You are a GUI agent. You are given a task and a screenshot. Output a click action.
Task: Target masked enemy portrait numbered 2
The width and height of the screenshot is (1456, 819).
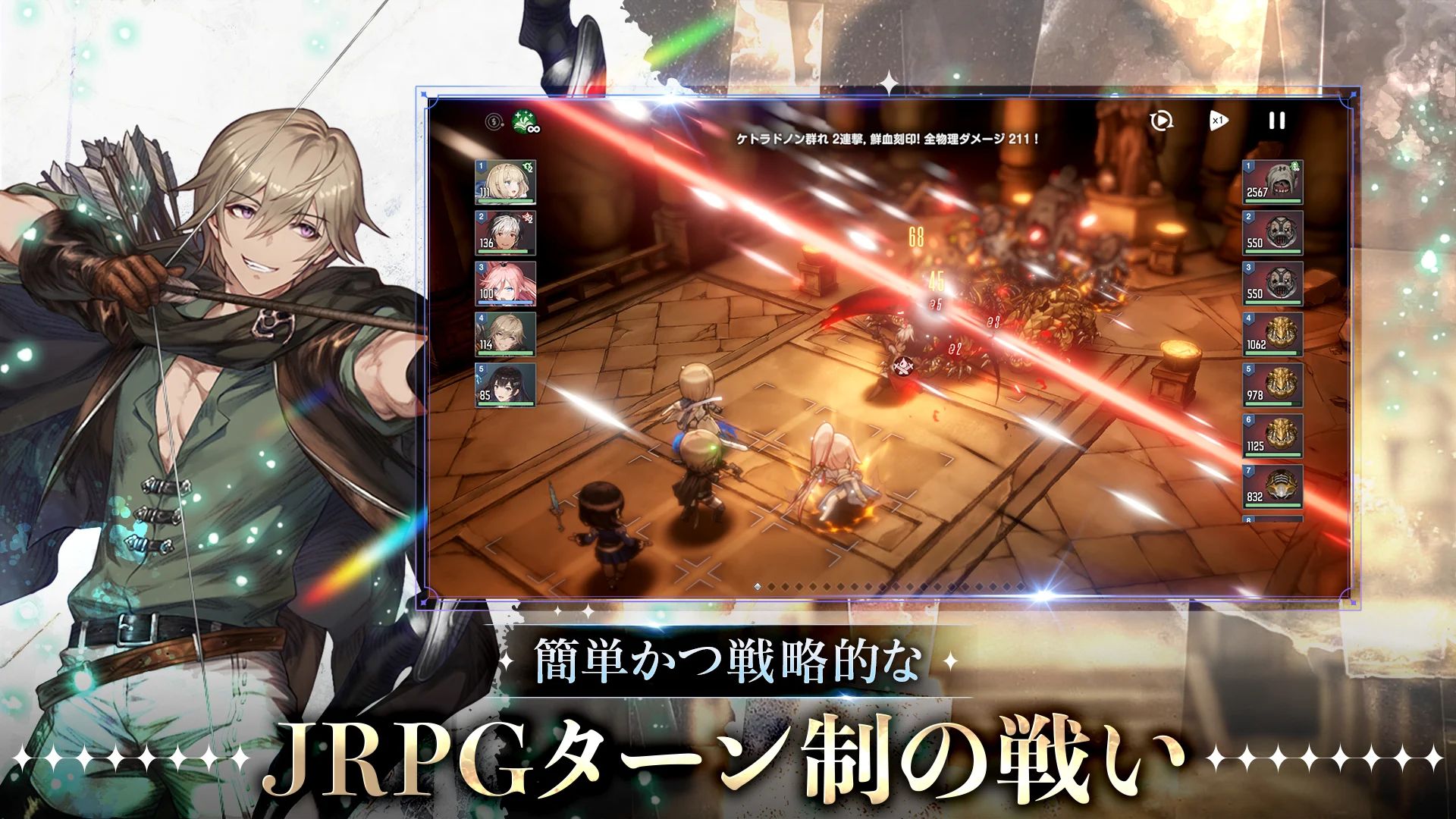click(x=1272, y=233)
